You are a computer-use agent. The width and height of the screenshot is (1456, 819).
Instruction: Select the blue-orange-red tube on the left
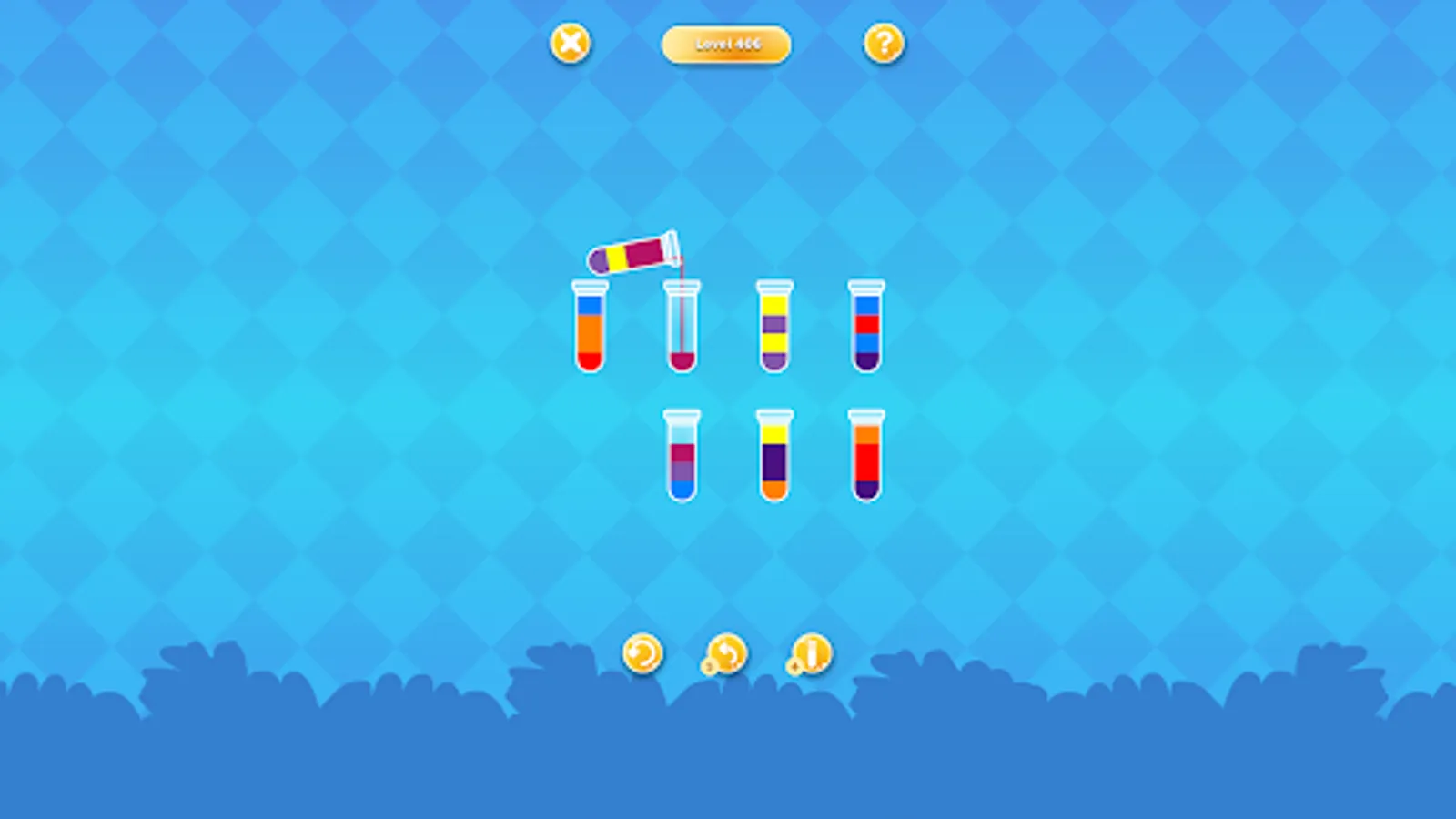(x=591, y=328)
